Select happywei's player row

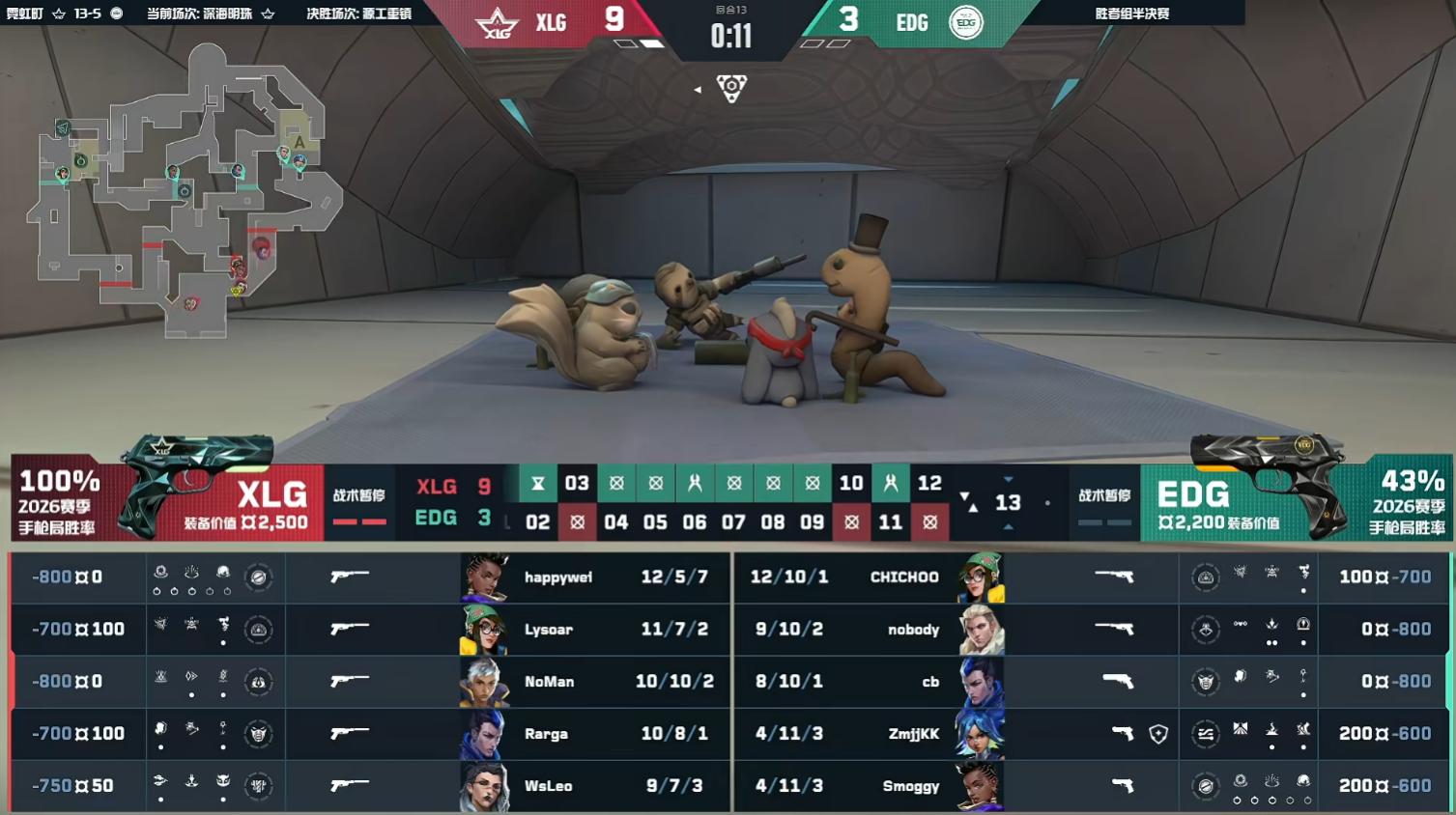click(558, 577)
